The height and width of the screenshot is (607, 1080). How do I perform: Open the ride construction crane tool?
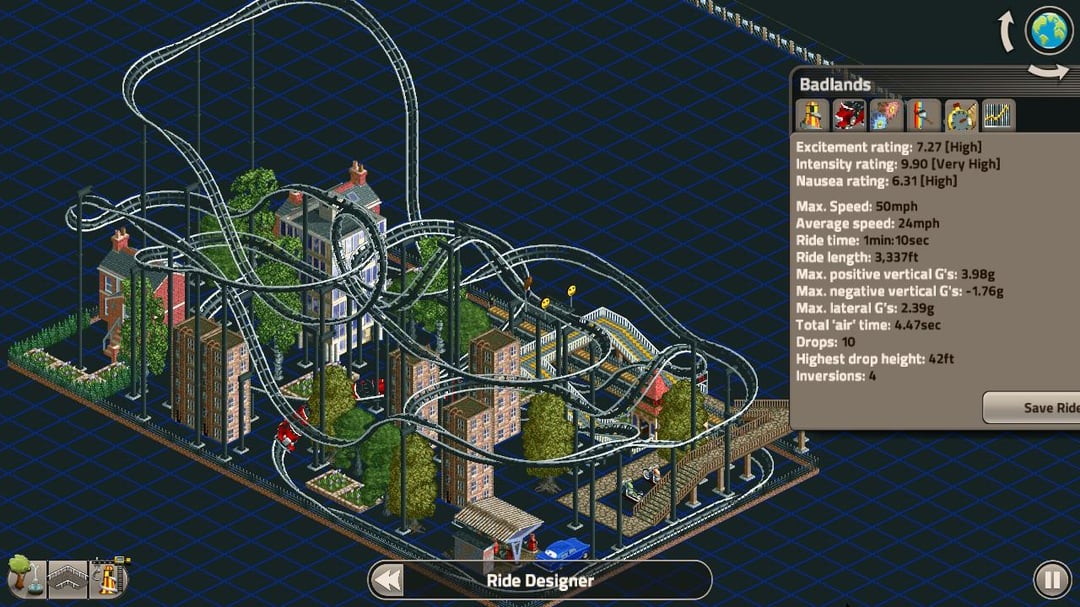pos(110,577)
